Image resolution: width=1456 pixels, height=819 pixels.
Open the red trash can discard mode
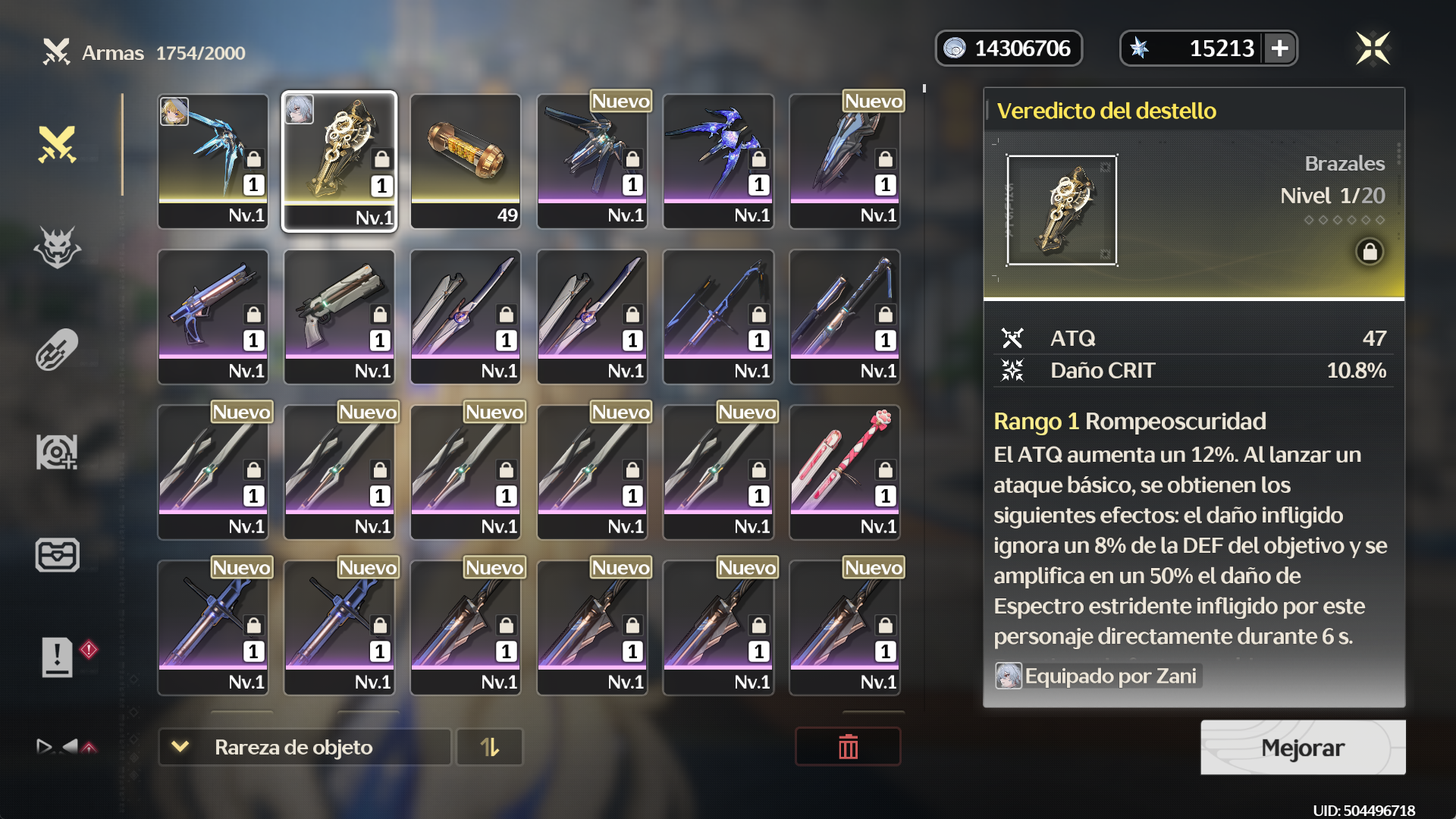[x=848, y=748]
